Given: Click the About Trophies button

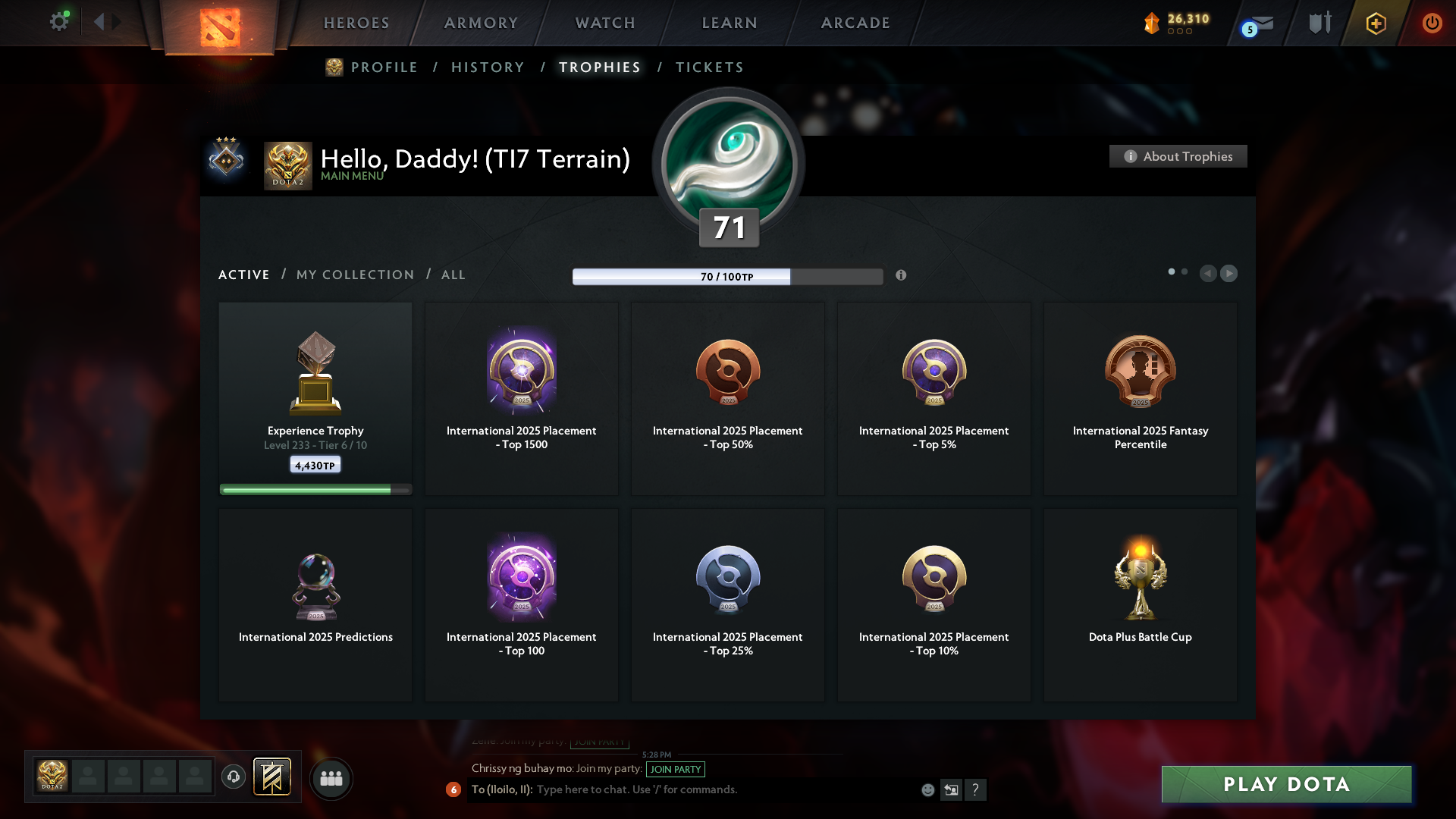Looking at the screenshot, I should [1178, 156].
